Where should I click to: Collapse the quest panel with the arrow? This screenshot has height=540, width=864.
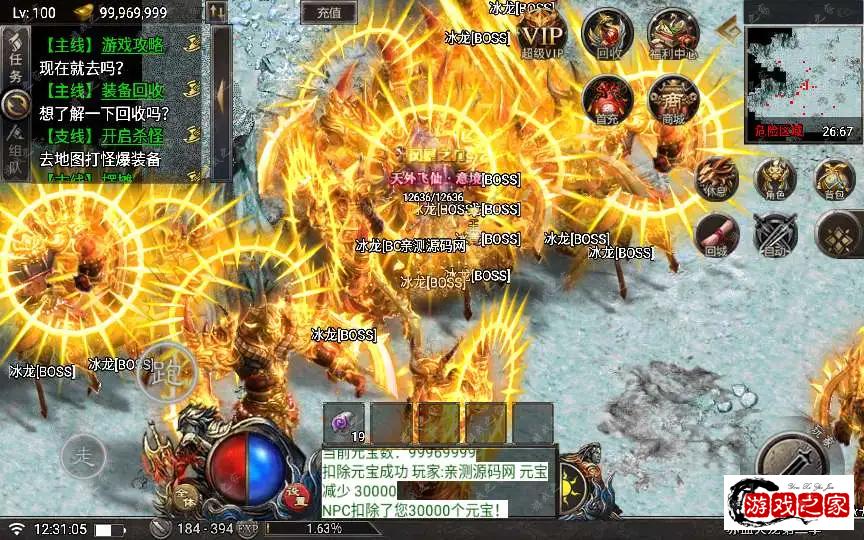pyautogui.click(x=221, y=95)
